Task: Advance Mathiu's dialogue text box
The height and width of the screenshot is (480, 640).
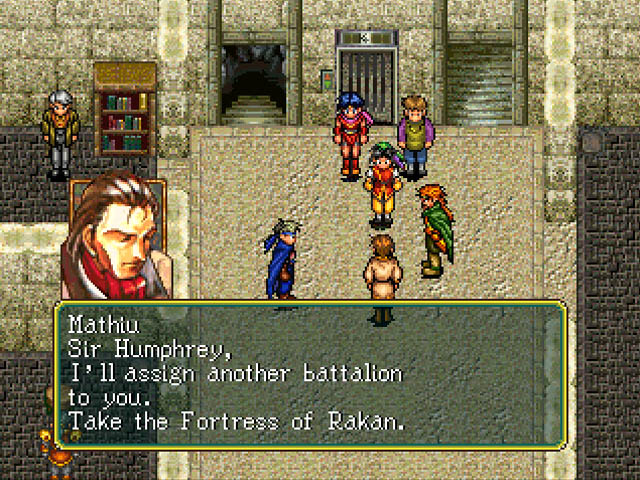Action: (310, 374)
